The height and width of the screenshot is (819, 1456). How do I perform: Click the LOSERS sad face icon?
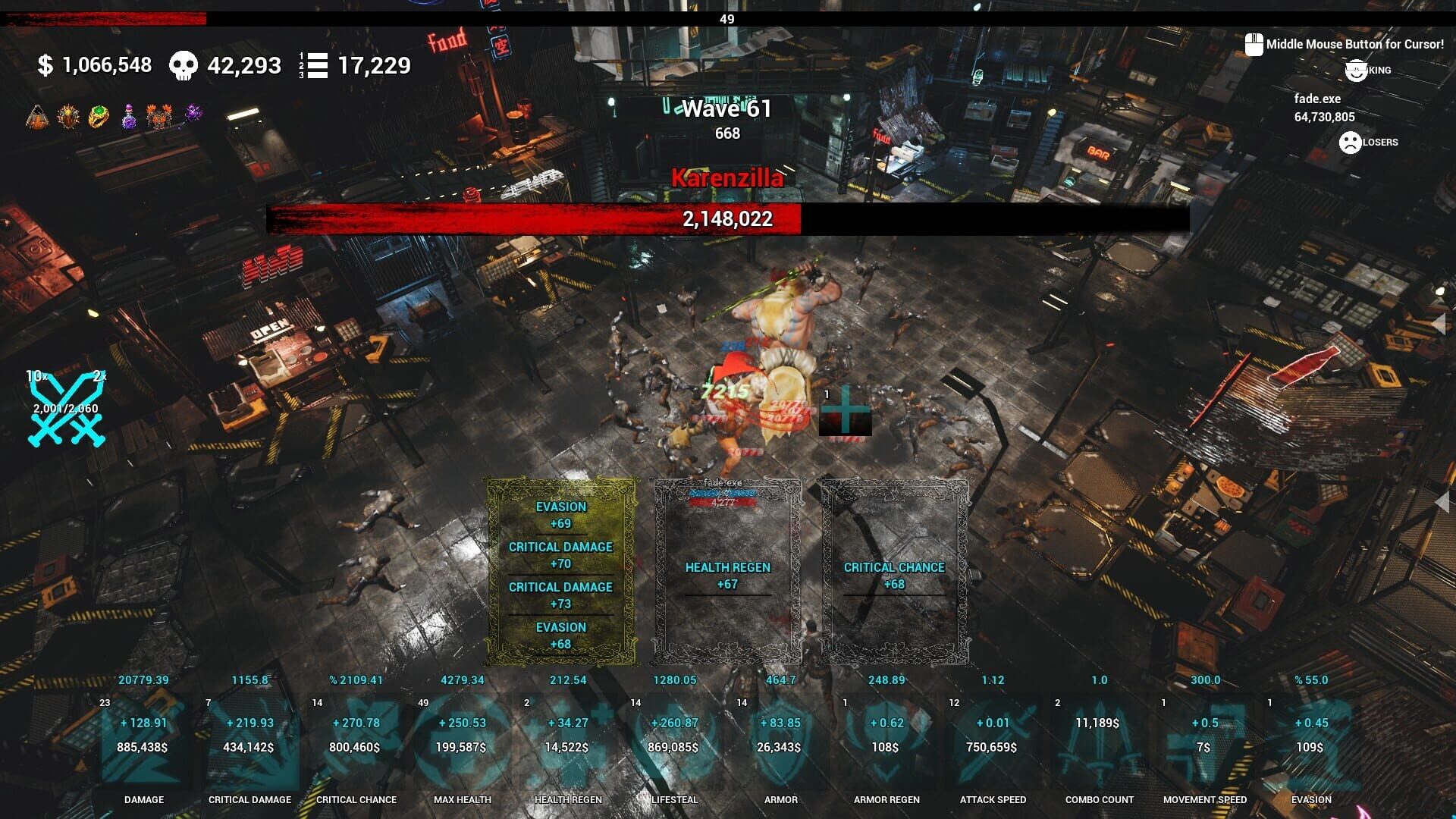click(1349, 141)
